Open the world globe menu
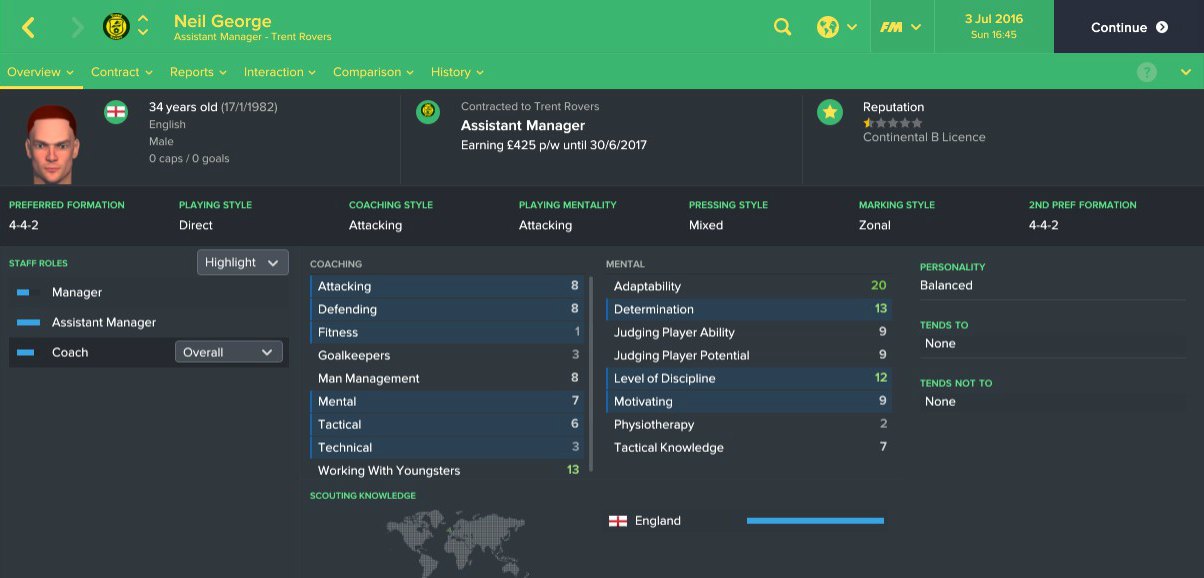 [836, 27]
